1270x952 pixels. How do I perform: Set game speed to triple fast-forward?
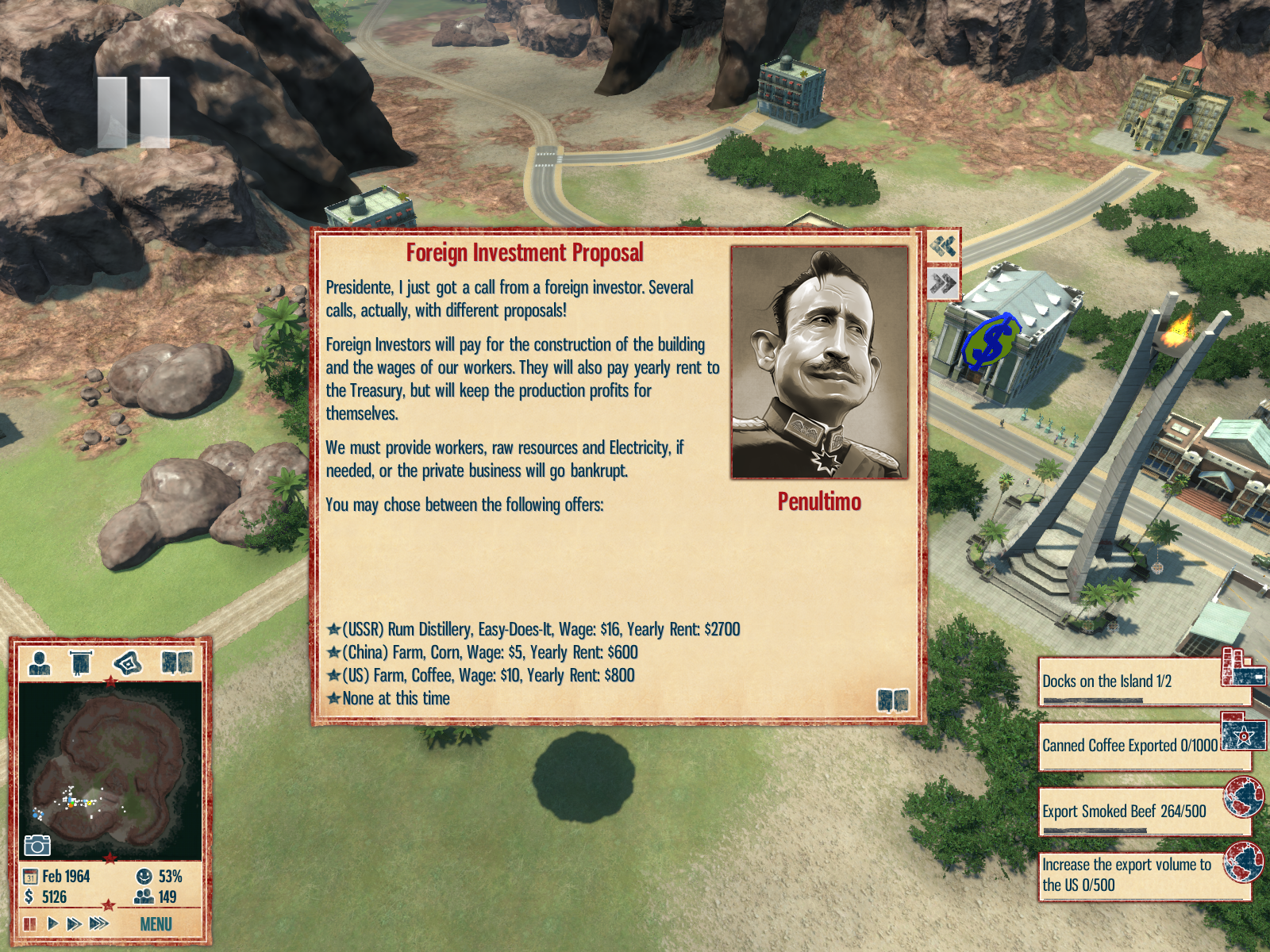[x=98, y=924]
